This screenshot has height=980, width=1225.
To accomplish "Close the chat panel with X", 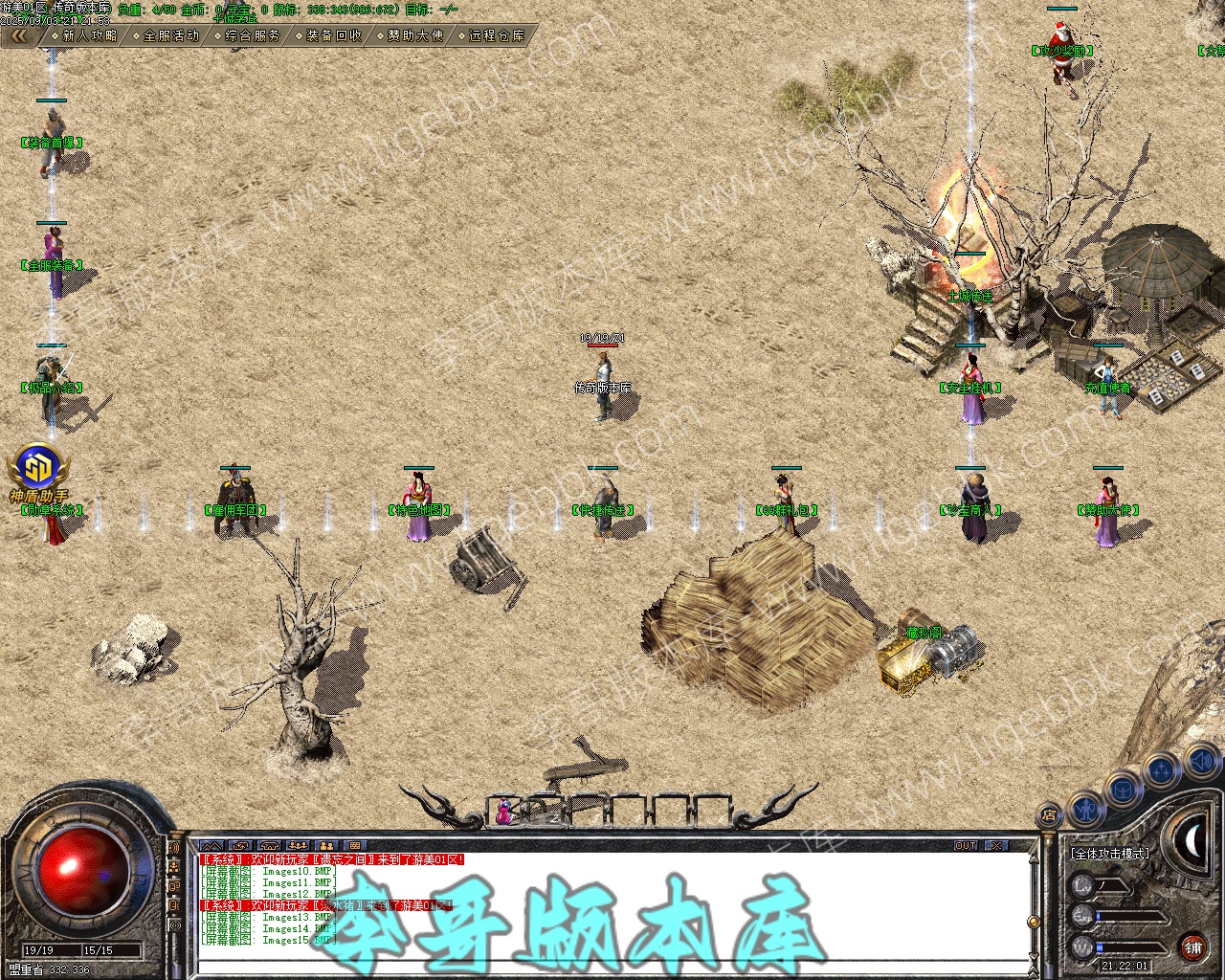I will point(996,846).
